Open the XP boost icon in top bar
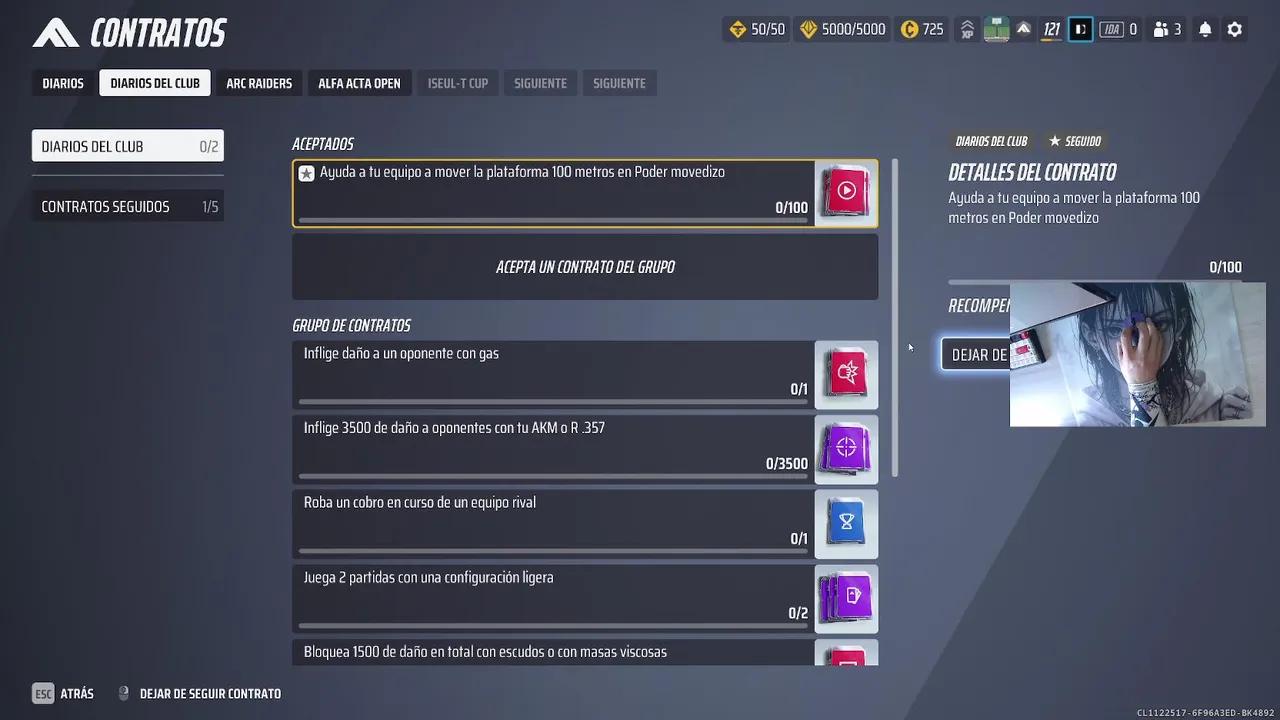This screenshot has width=1280, height=720. (966, 29)
